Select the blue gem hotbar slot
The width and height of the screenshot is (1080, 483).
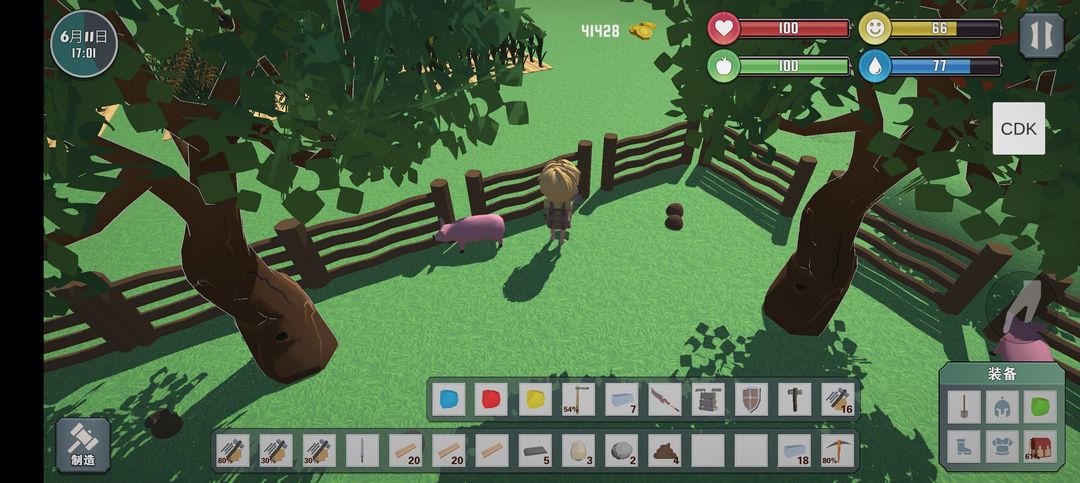coord(448,400)
